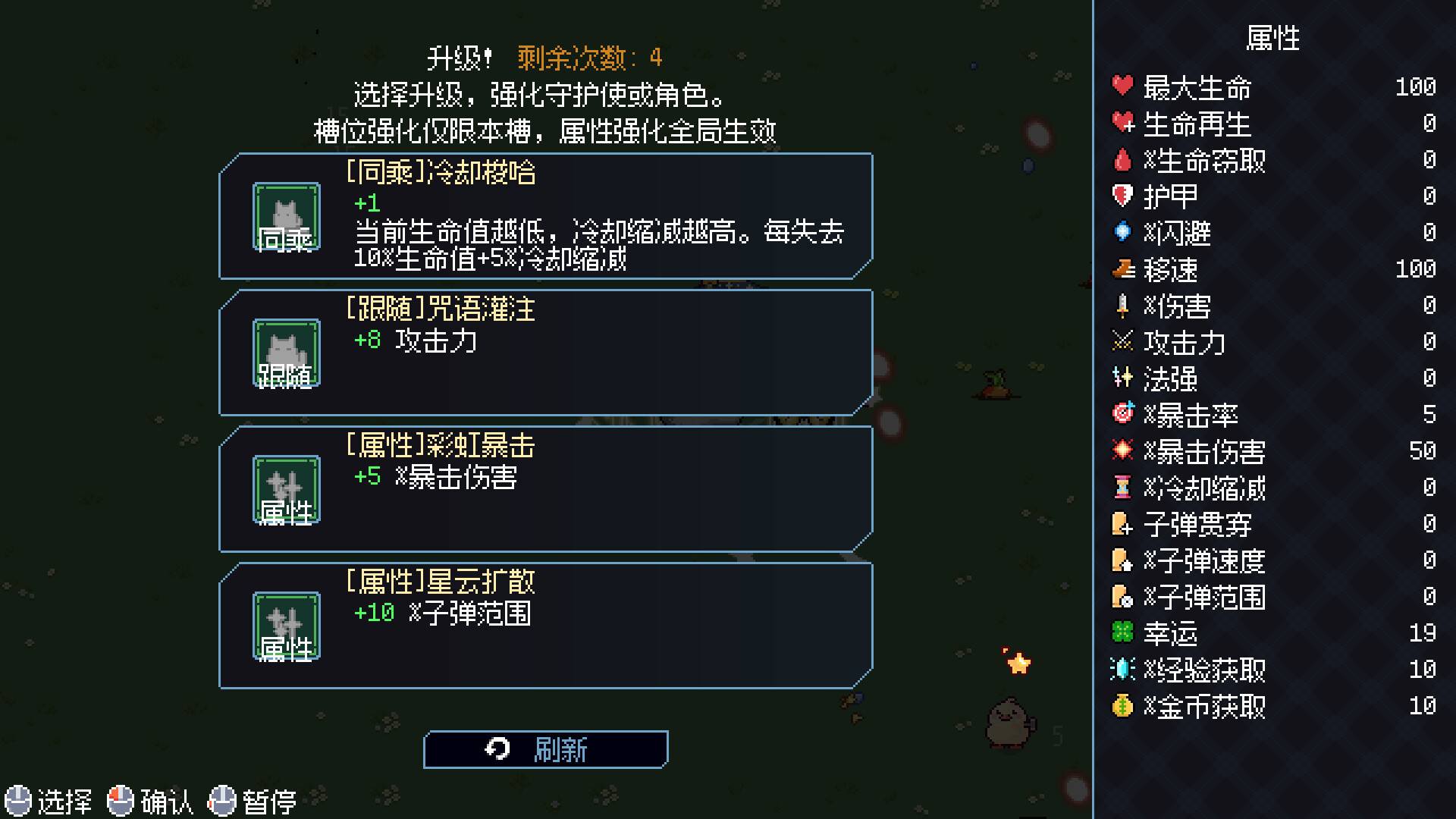
Task: Select the 属性 icon on 彩虹暴击 card
Action: 285,488
